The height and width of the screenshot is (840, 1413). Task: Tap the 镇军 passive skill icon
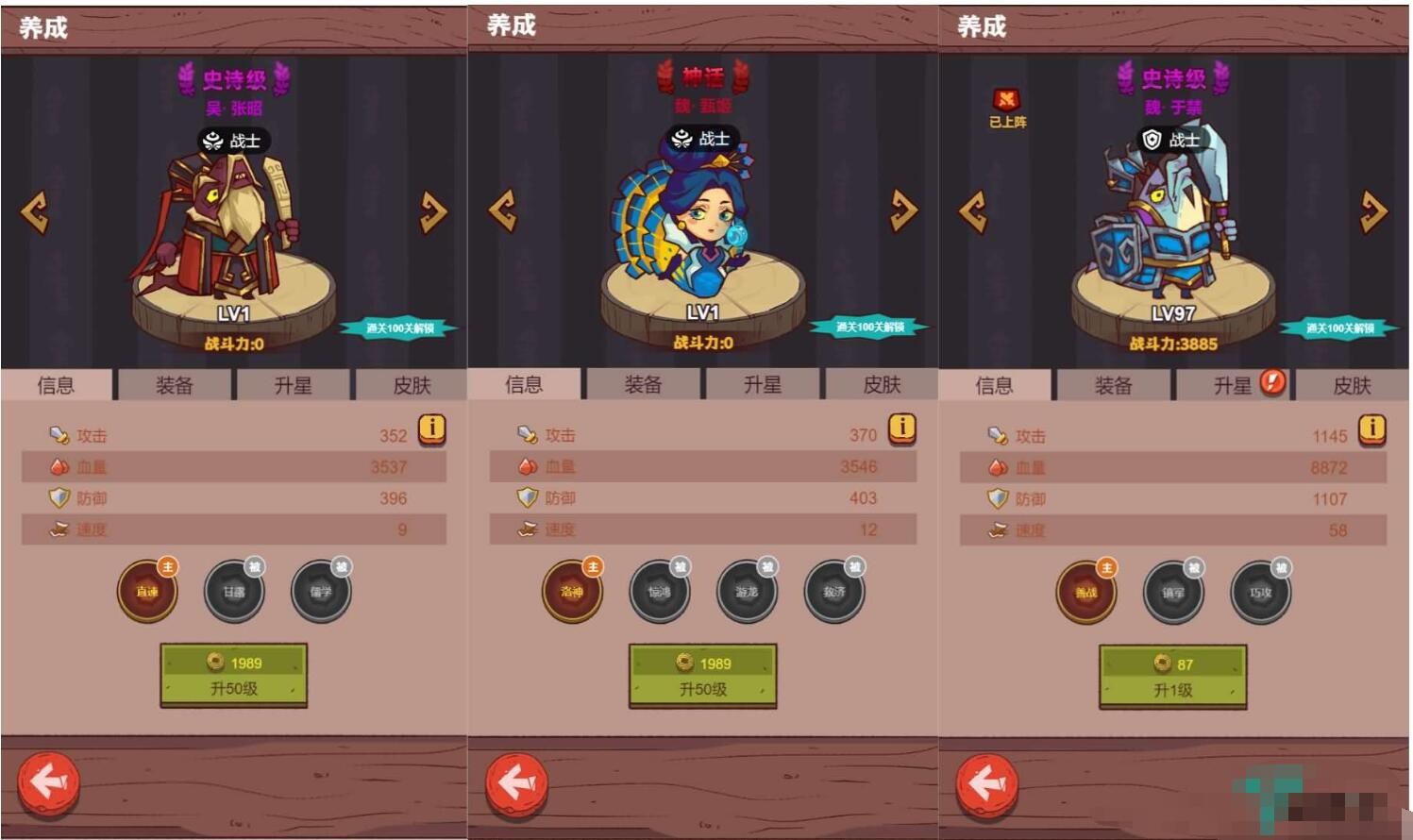point(1173,592)
